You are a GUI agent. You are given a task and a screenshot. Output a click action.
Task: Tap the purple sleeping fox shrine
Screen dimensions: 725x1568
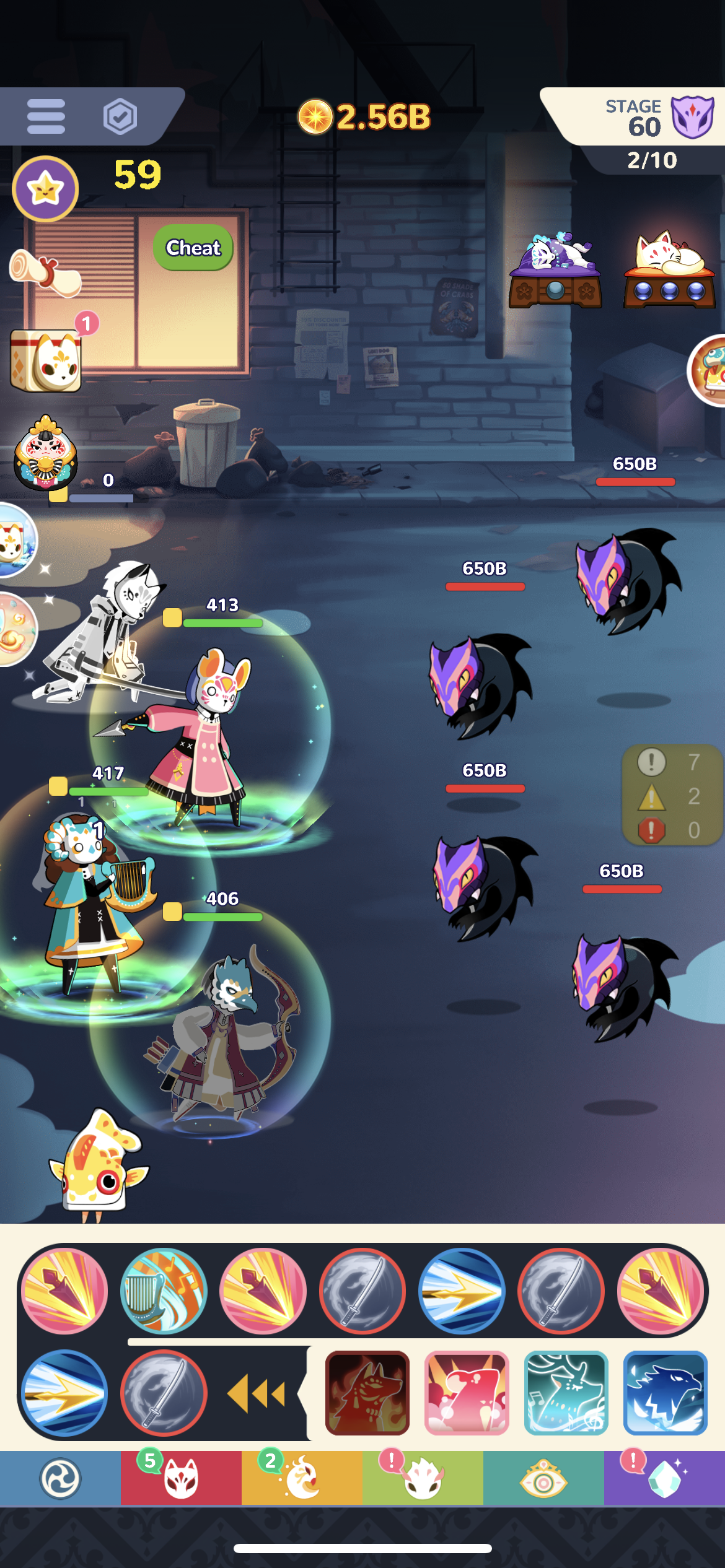(x=555, y=271)
